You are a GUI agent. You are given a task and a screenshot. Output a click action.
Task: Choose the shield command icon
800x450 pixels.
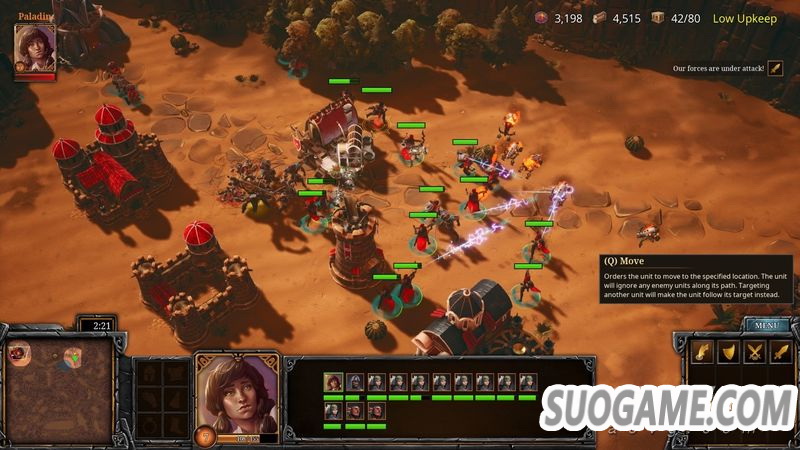pyautogui.click(x=728, y=352)
